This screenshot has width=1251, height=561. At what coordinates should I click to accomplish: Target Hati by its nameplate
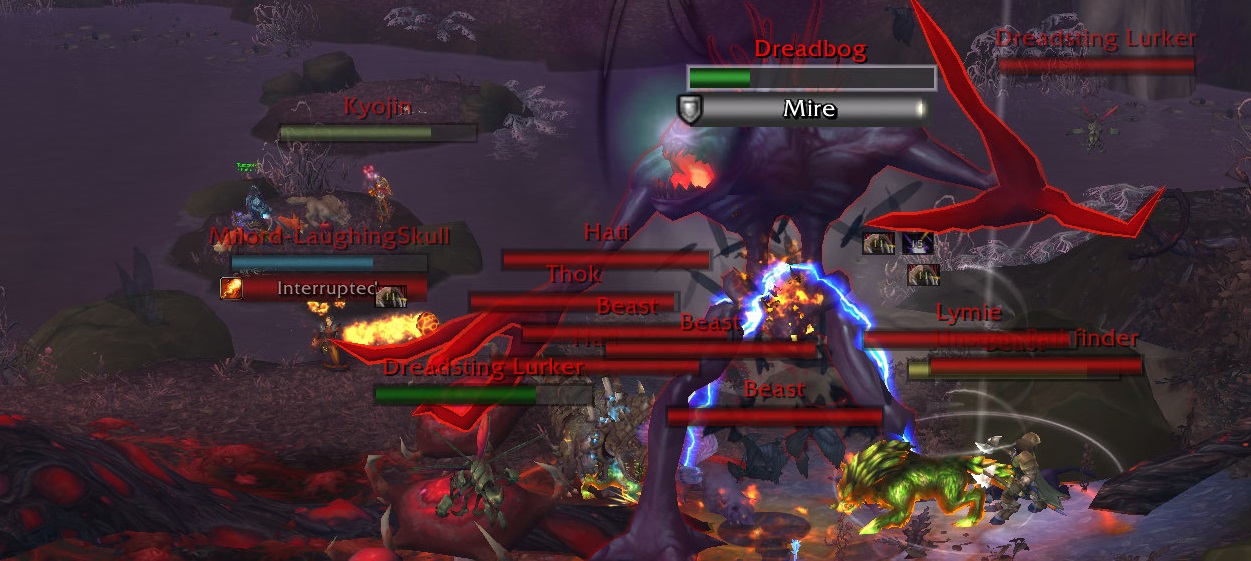coord(606,260)
